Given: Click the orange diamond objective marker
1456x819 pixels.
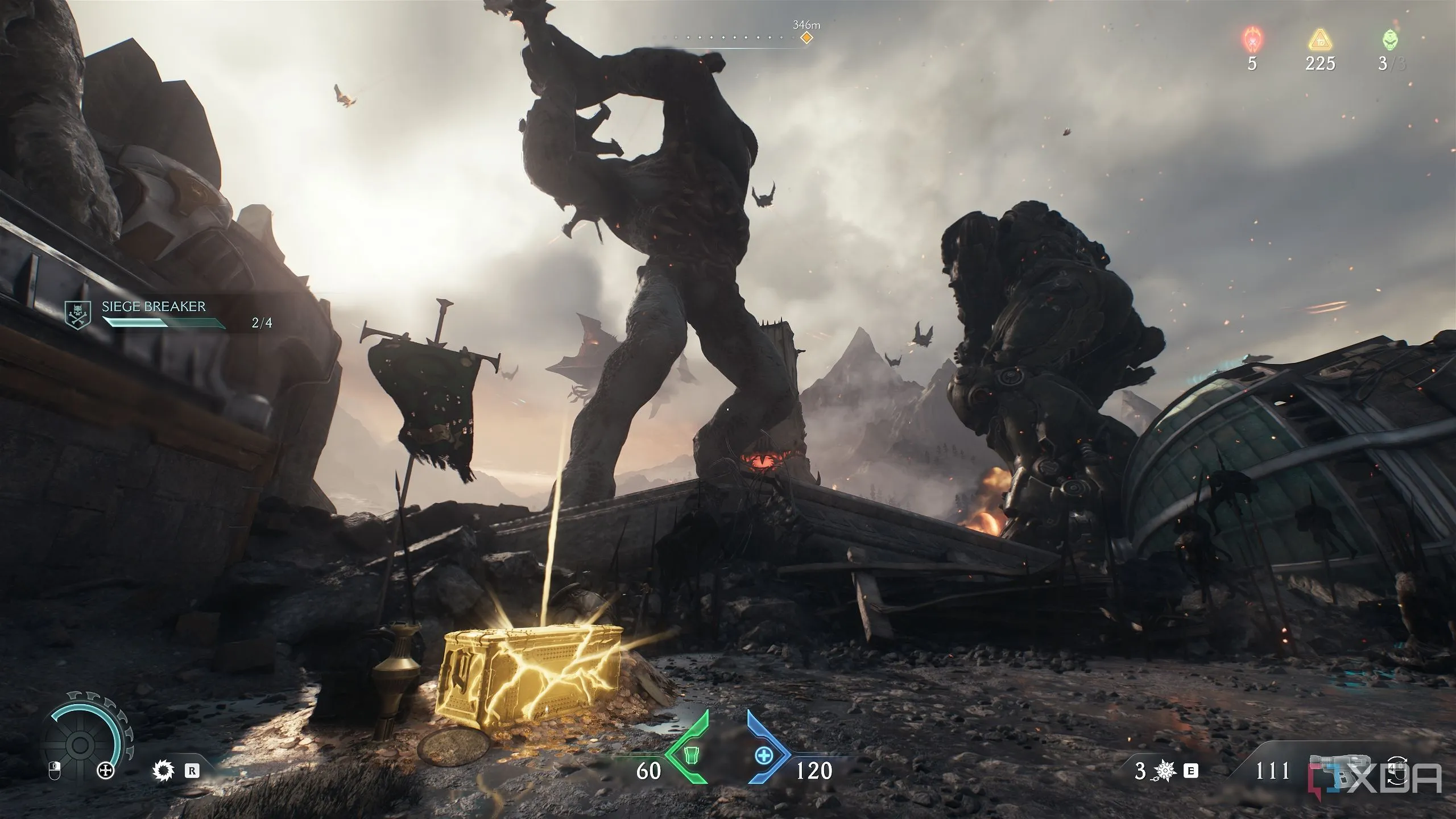Looking at the screenshot, I should [x=806, y=38].
